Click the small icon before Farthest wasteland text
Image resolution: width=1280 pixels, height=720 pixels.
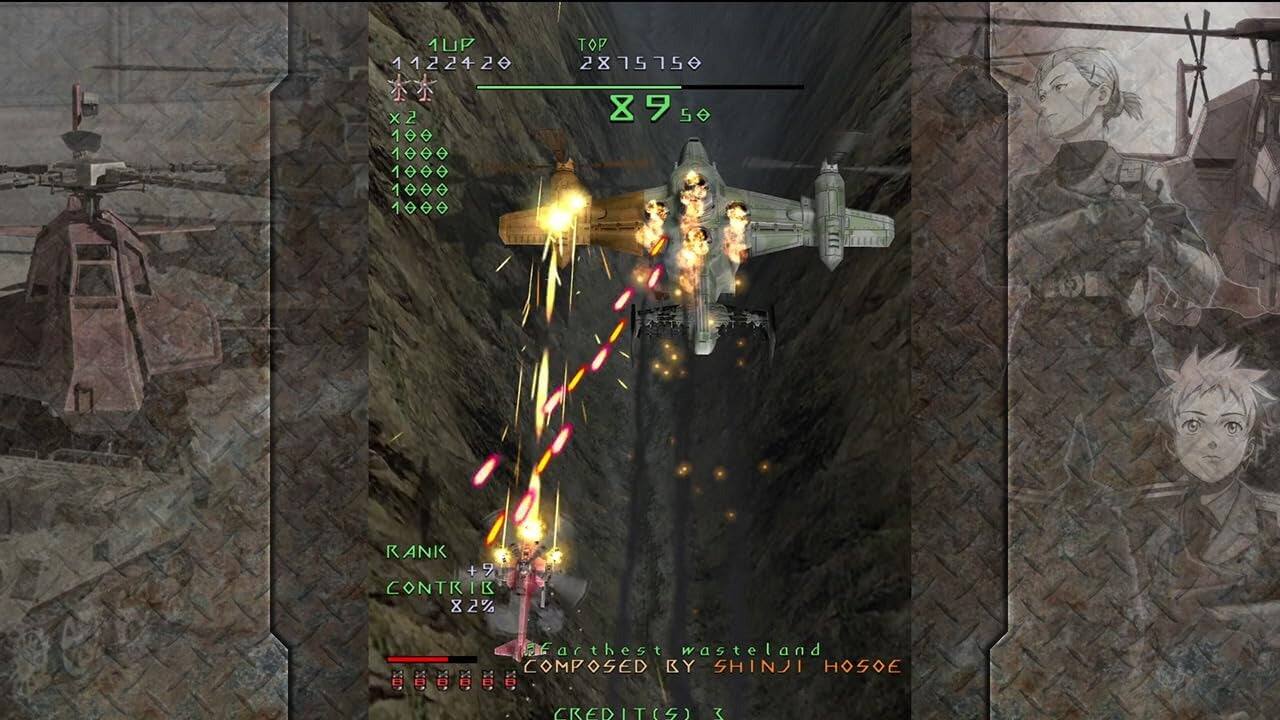531,650
